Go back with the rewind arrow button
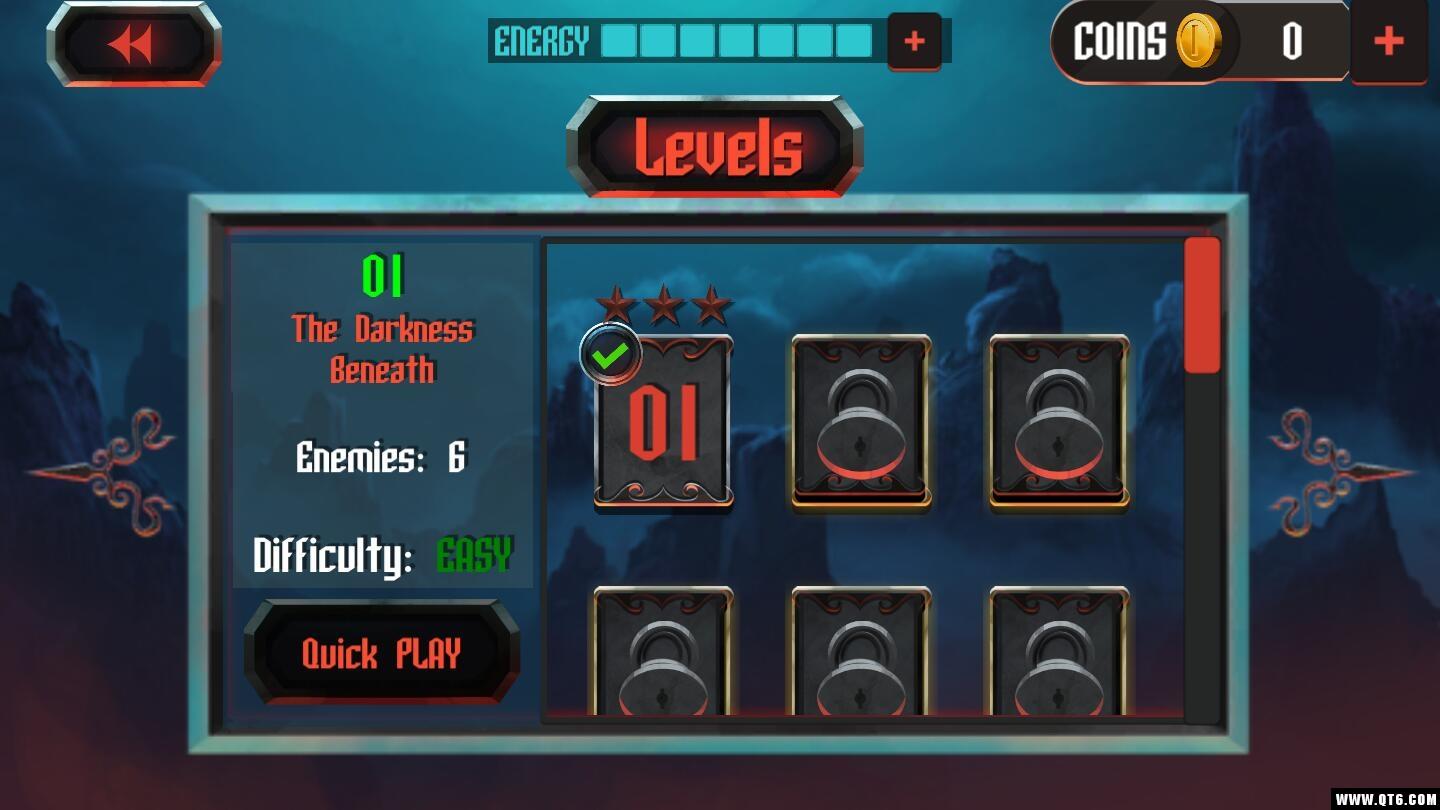1440x810 pixels. [134, 45]
